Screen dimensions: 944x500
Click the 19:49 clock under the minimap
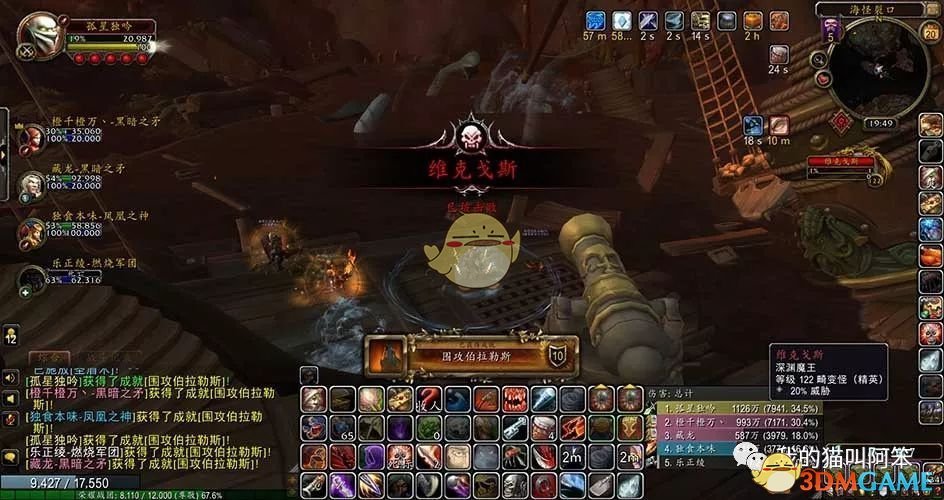pyautogui.click(x=879, y=123)
